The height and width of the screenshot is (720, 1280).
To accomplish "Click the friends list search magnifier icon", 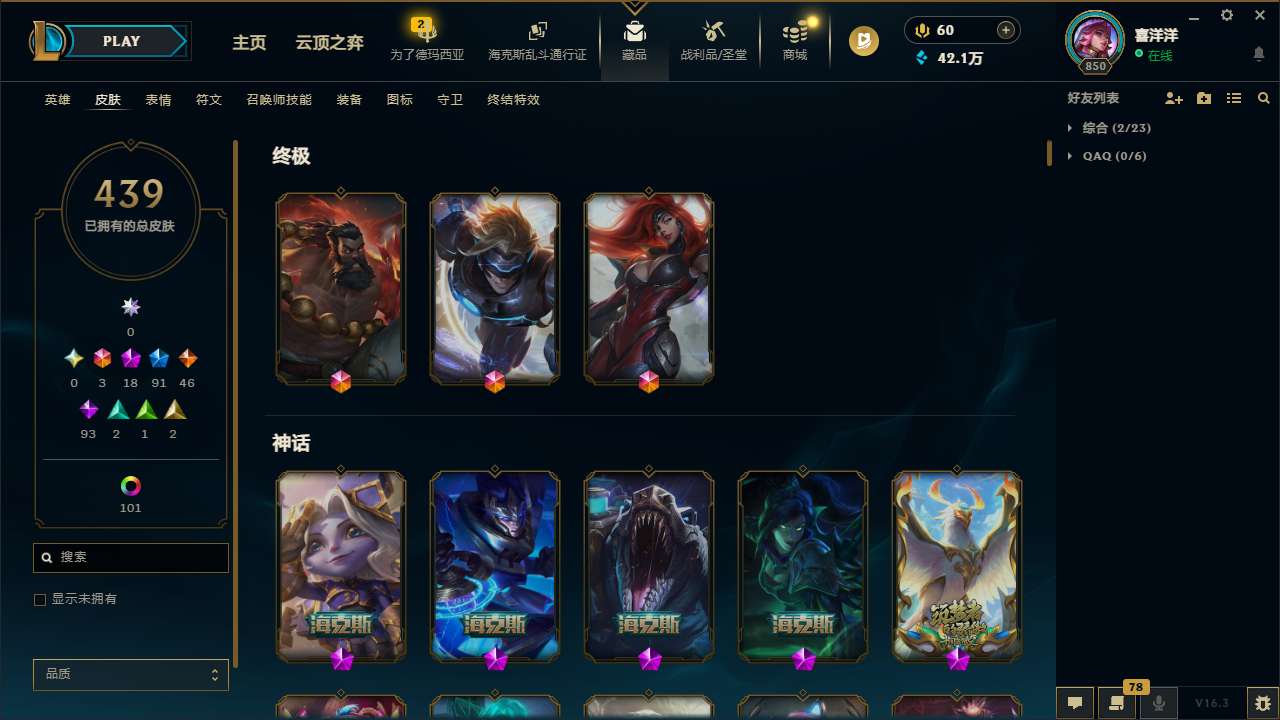I will tap(1264, 98).
